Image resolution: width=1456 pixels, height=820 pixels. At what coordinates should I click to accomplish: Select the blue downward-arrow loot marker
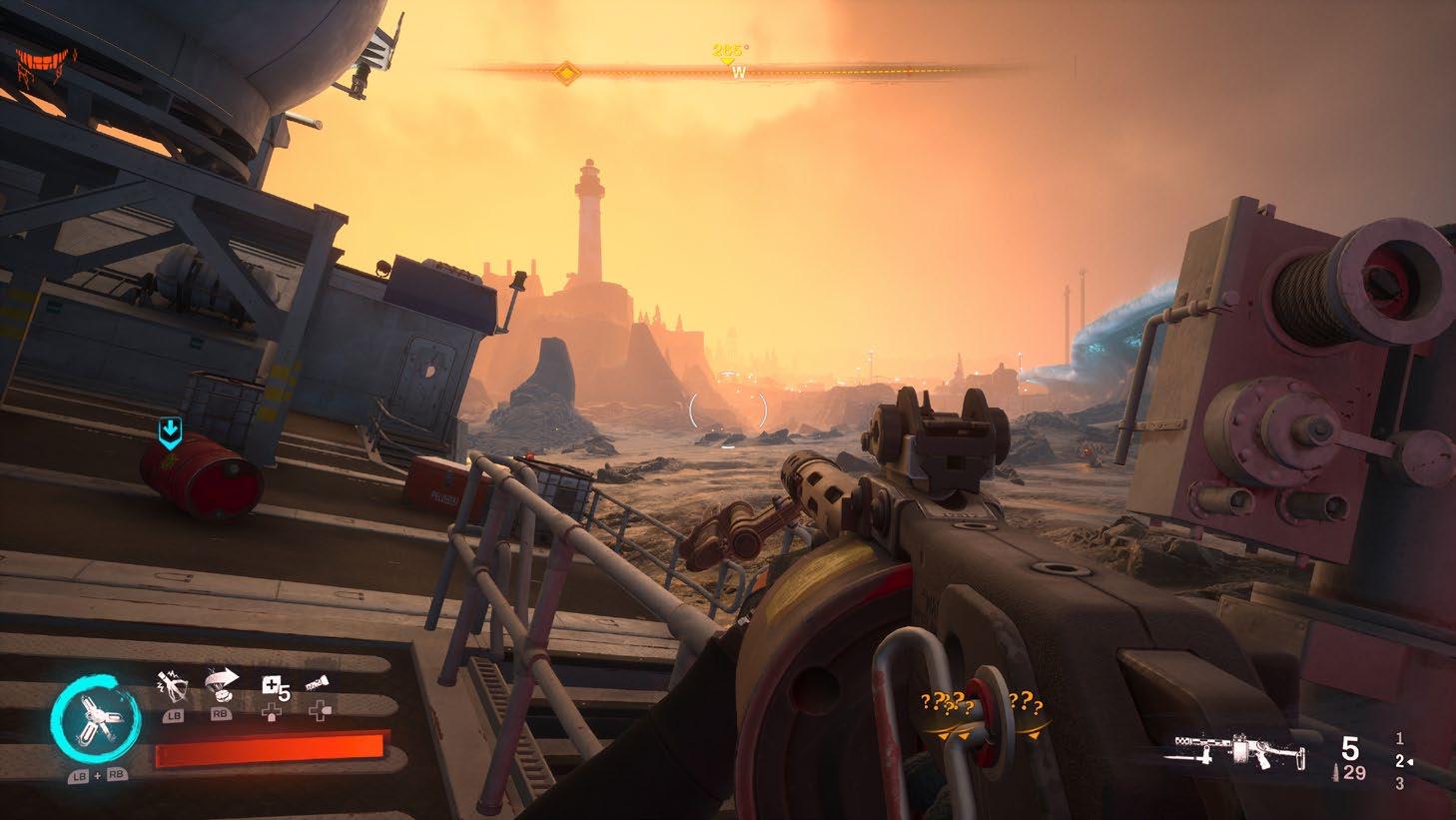pyautogui.click(x=171, y=432)
